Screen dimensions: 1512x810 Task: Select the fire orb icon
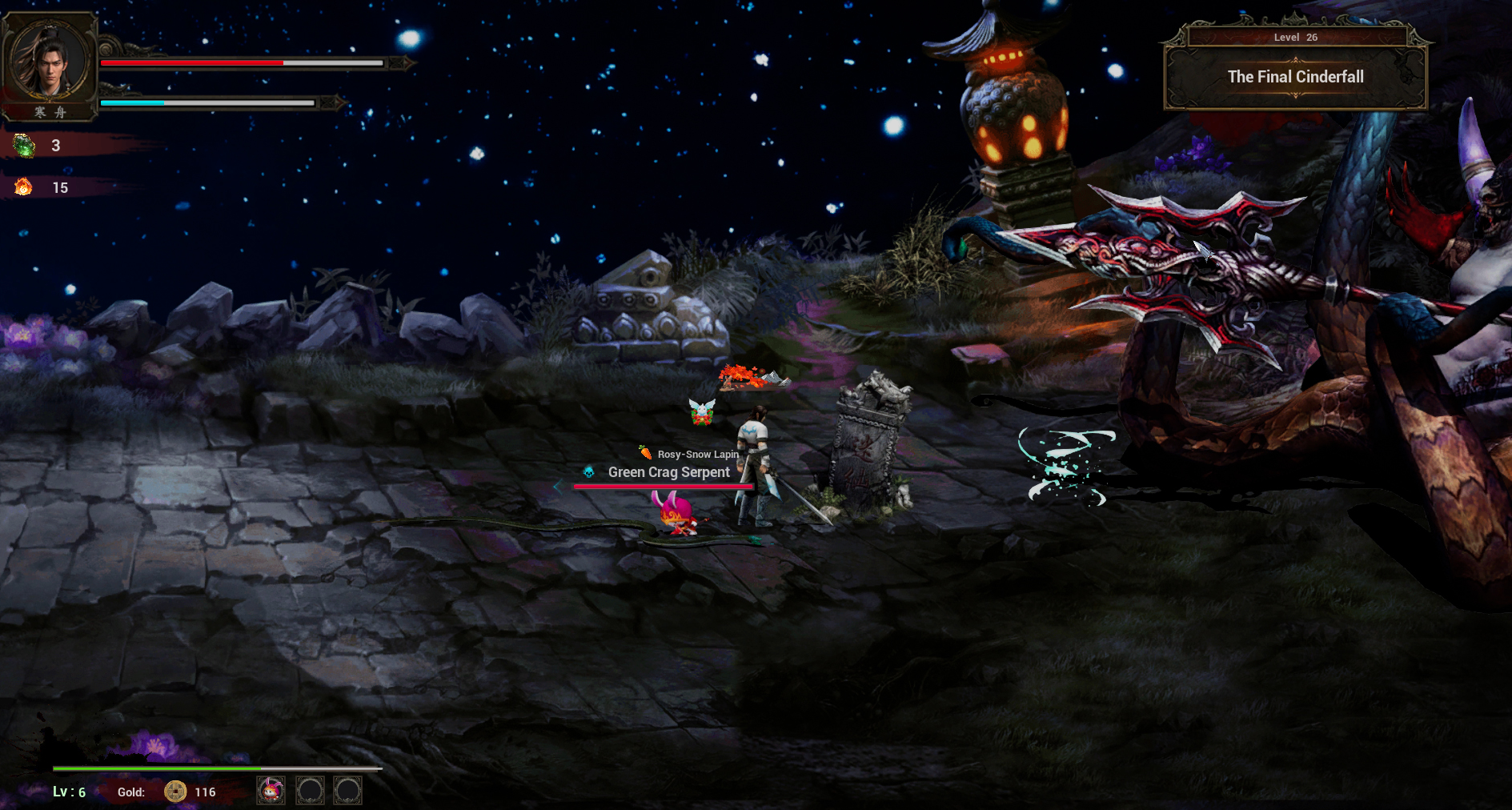(23, 187)
